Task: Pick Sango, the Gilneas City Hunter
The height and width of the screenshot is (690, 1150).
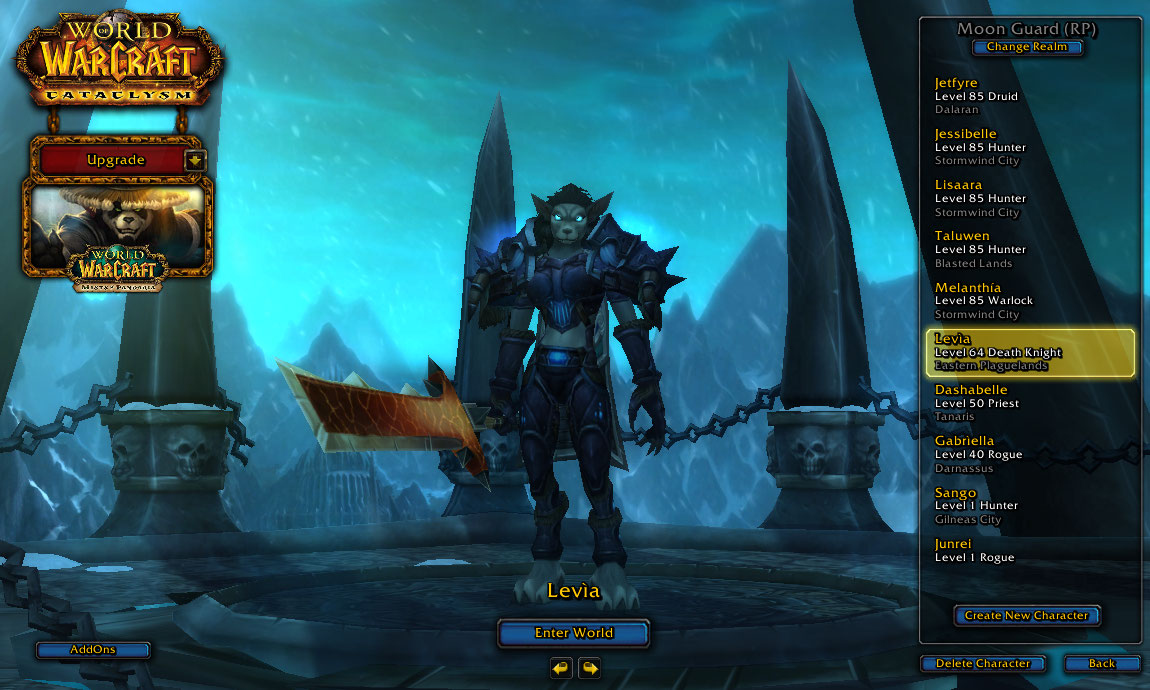Action: (x=1030, y=505)
